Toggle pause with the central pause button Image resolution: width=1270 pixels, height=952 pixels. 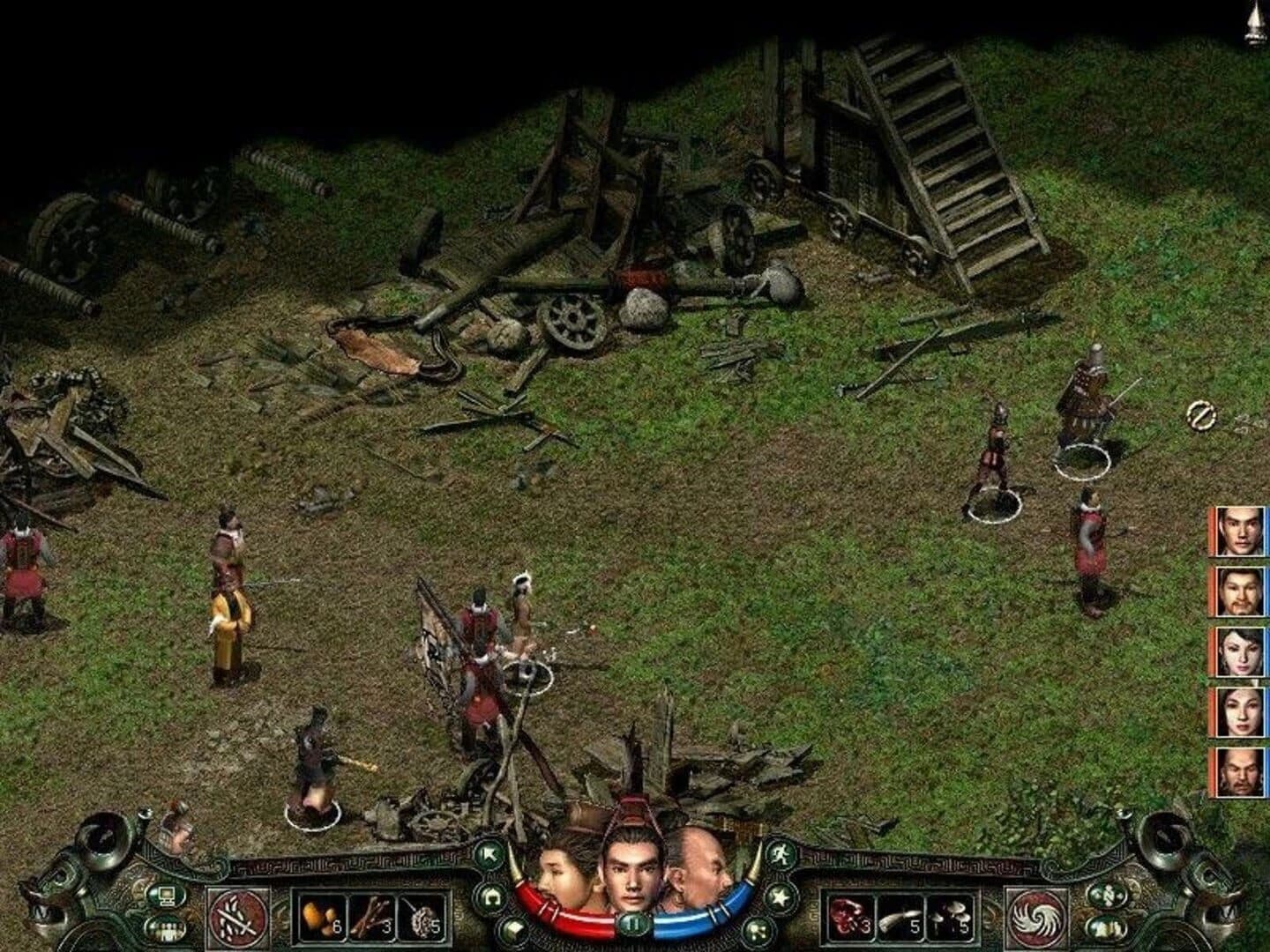pyautogui.click(x=634, y=925)
